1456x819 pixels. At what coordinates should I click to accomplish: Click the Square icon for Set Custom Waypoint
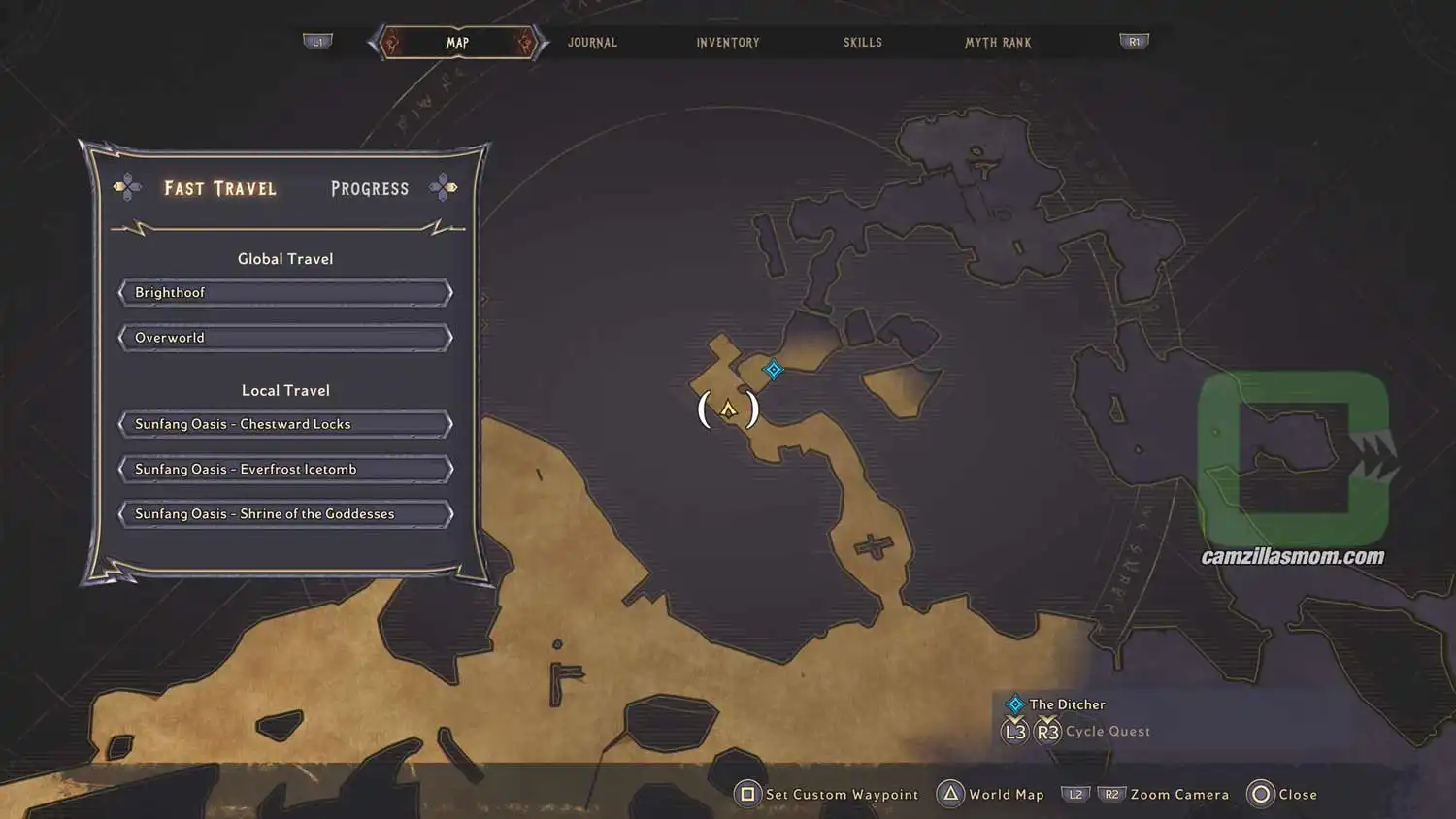747,794
